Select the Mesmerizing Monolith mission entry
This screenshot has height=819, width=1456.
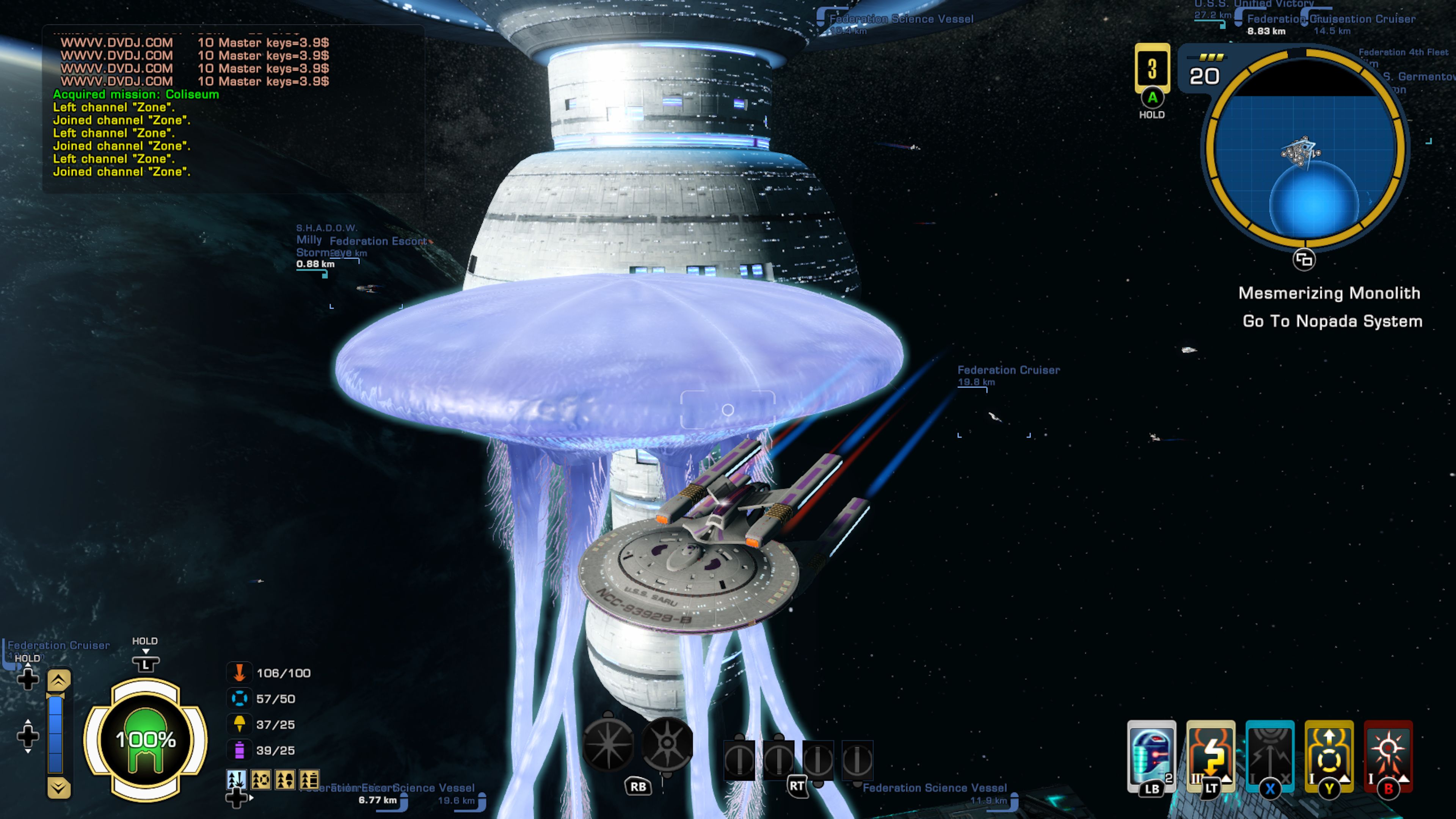tap(1329, 293)
